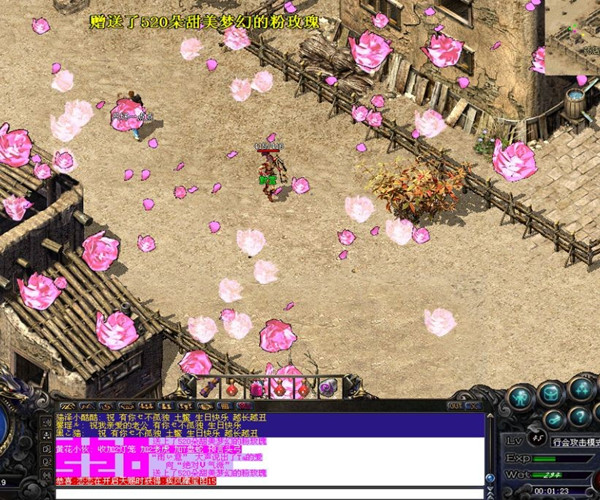Image resolution: width=600 pixels, height=500 pixels.
Task: Open the inventory bag round button
Action: 553,392
